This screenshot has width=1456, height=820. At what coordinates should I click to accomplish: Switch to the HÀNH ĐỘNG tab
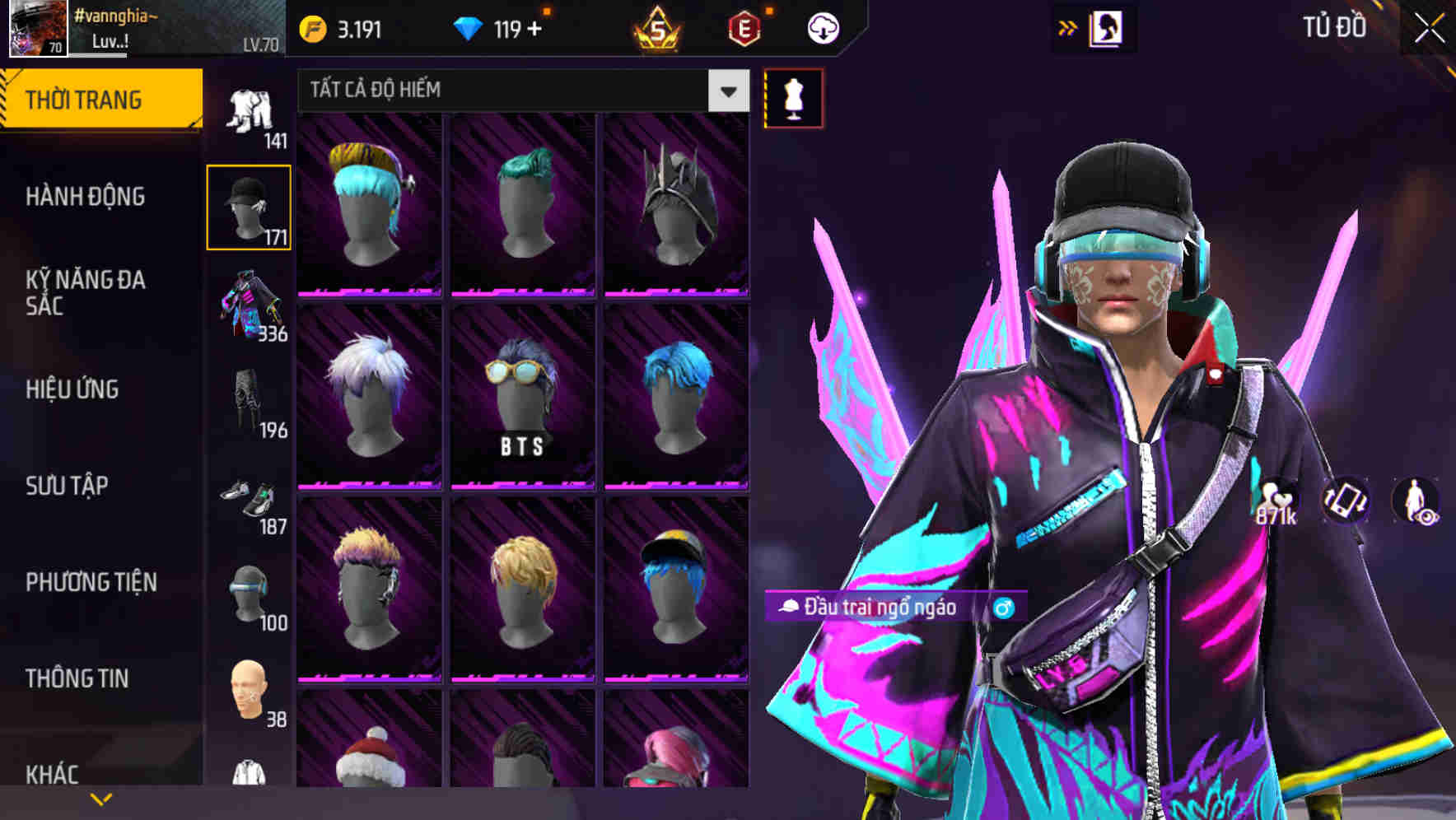pyautogui.click(x=86, y=197)
